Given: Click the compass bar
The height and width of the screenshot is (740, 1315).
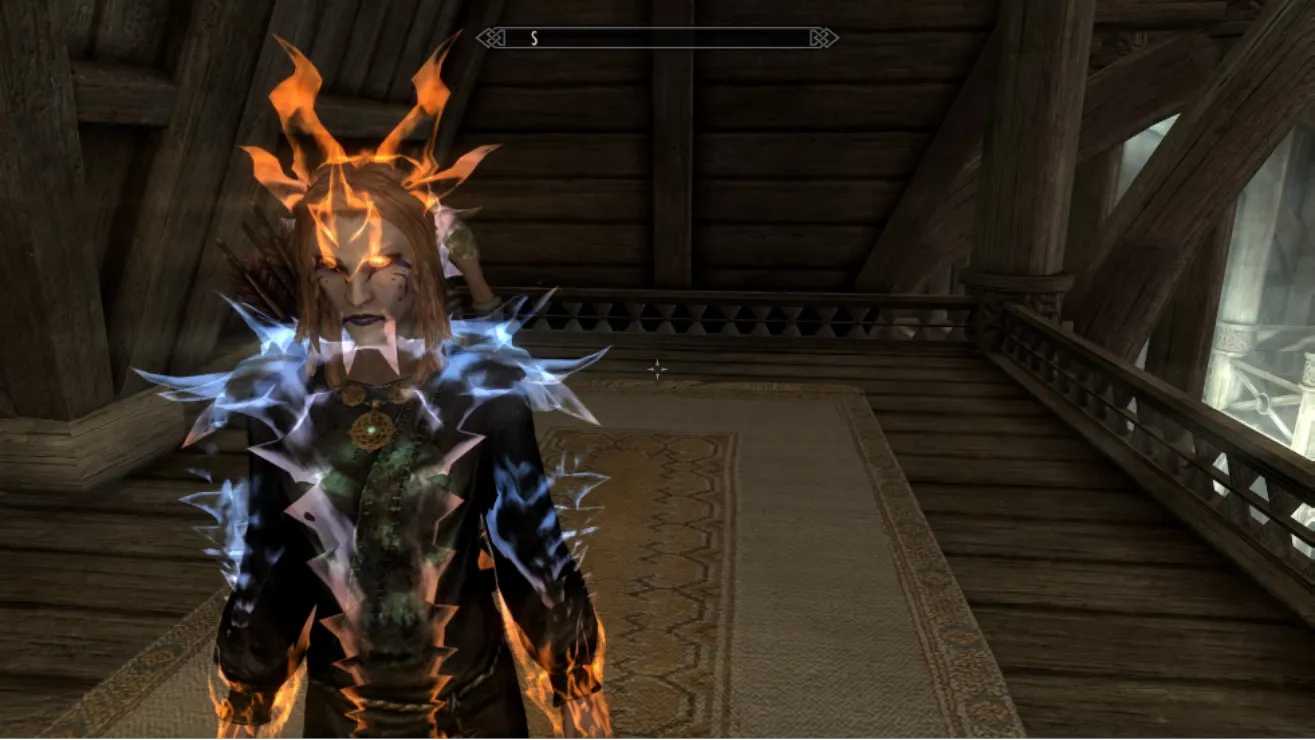Looking at the screenshot, I should click(x=657, y=38).
